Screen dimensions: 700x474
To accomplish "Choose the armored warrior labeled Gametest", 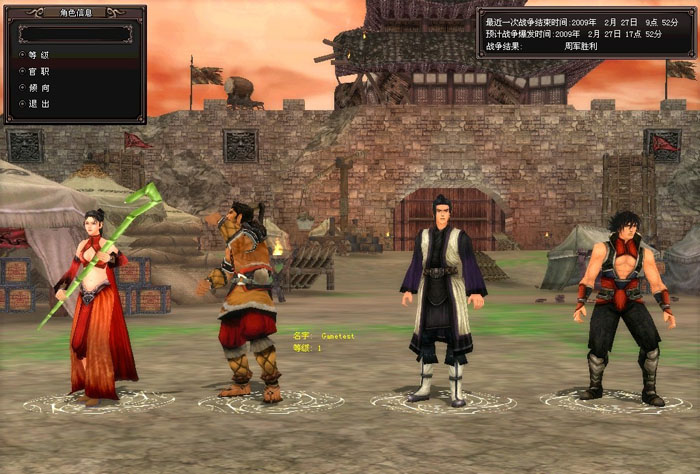I will (x=245, y=300).
